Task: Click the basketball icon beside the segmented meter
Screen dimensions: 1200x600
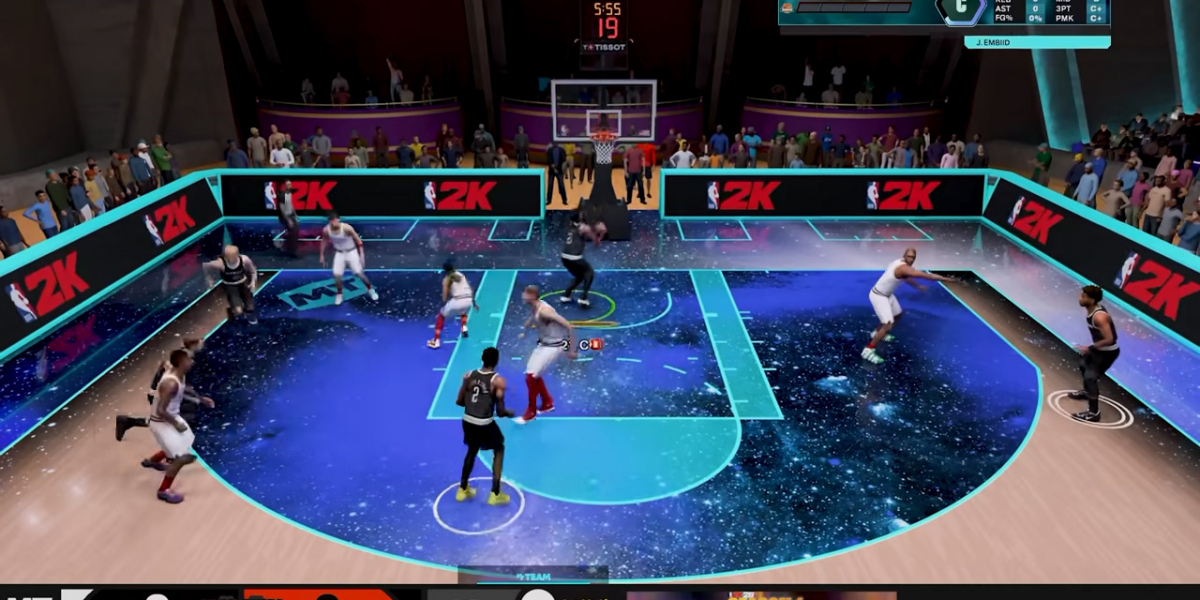Action: click(786, 8)
